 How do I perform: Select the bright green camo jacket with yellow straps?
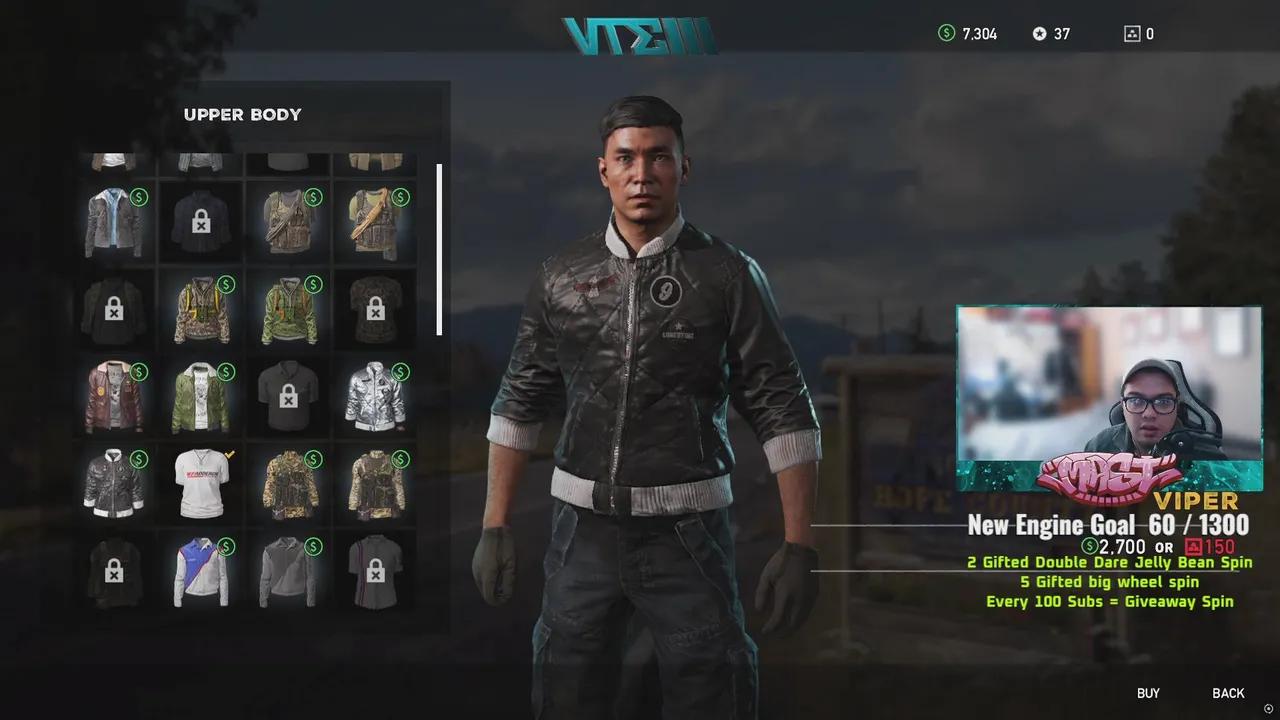pyautogui.click(x=288, y=310)
